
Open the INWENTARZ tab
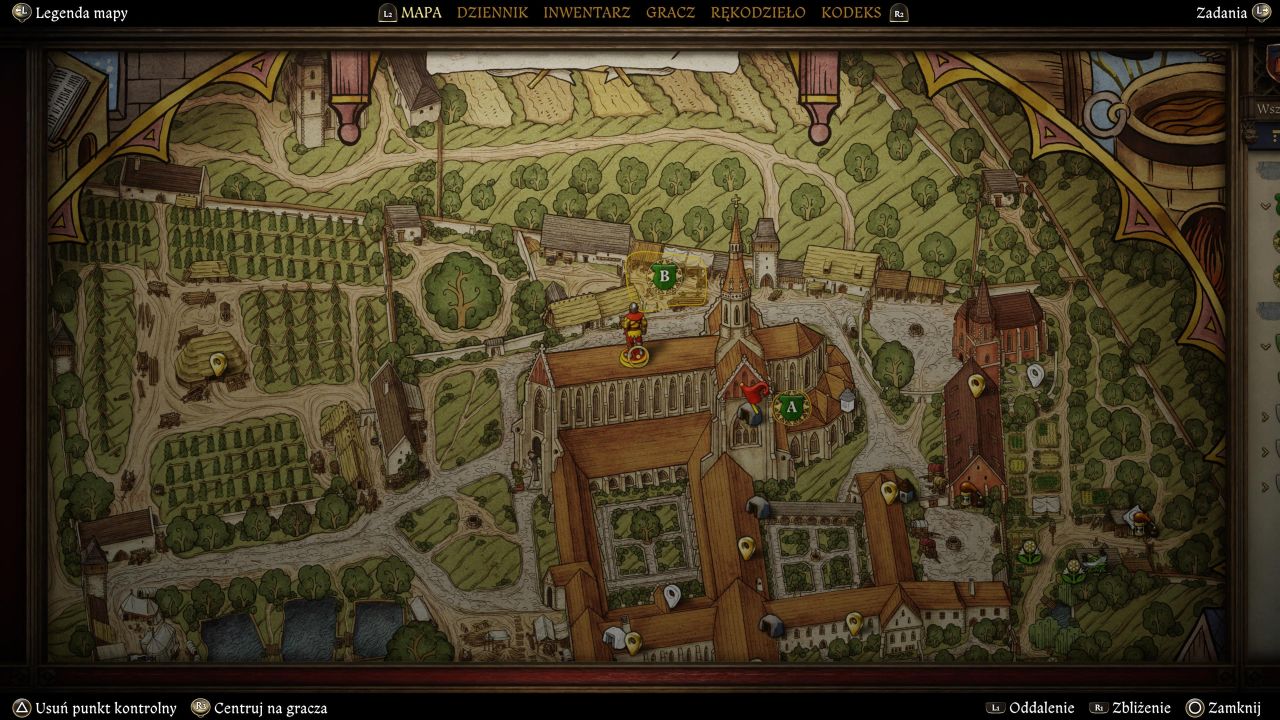click(x=587, y=13)
